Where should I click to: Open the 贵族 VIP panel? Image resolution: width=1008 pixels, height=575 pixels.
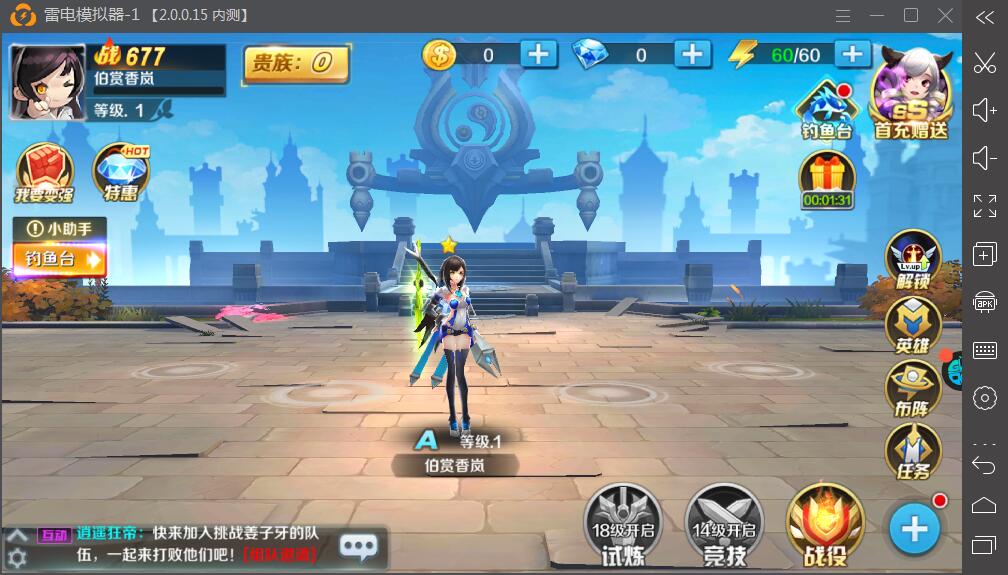point(296,64)
